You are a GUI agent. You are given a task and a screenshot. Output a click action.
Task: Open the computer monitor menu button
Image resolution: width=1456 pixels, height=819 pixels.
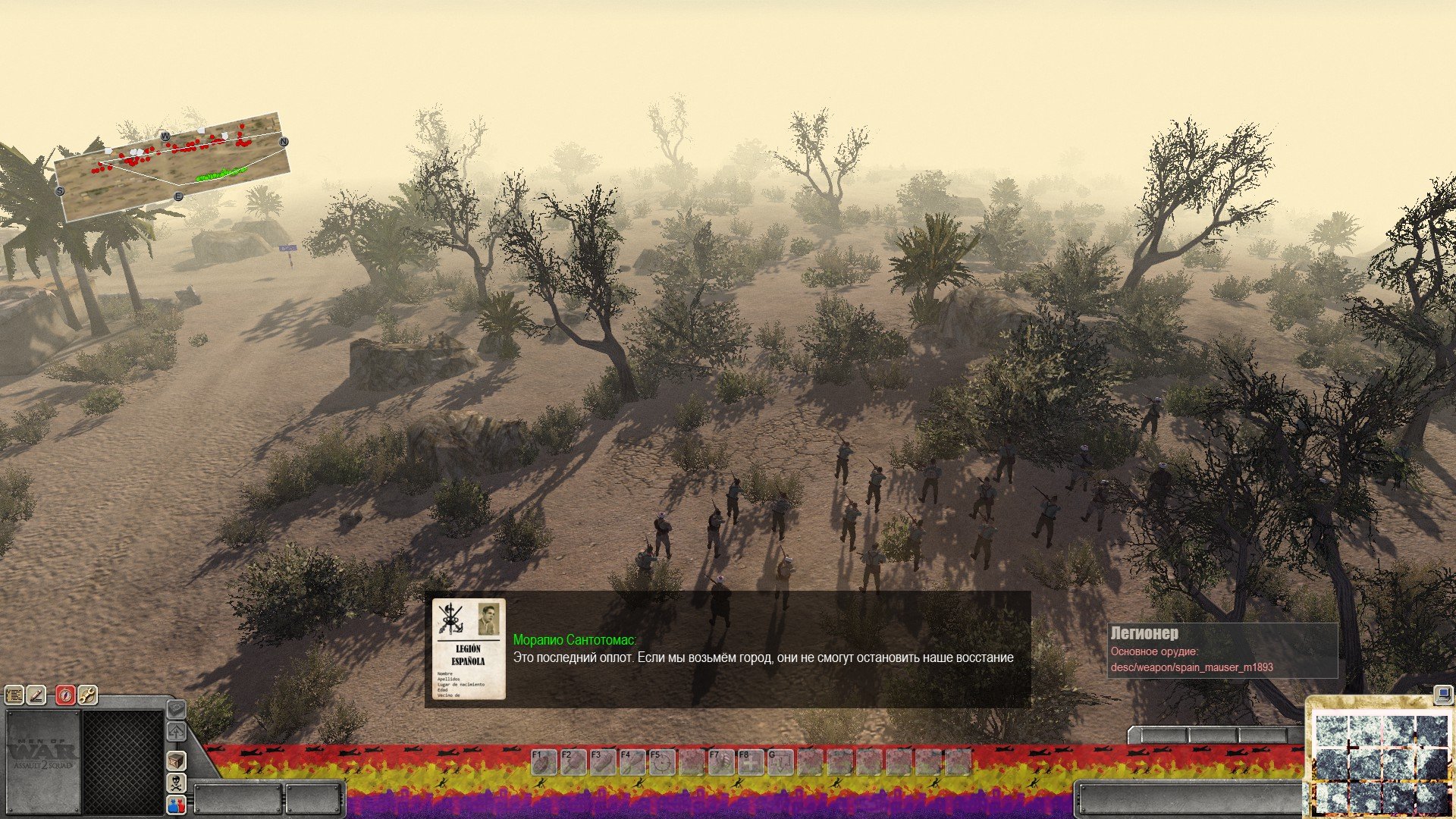click(x=1441, y=694)
